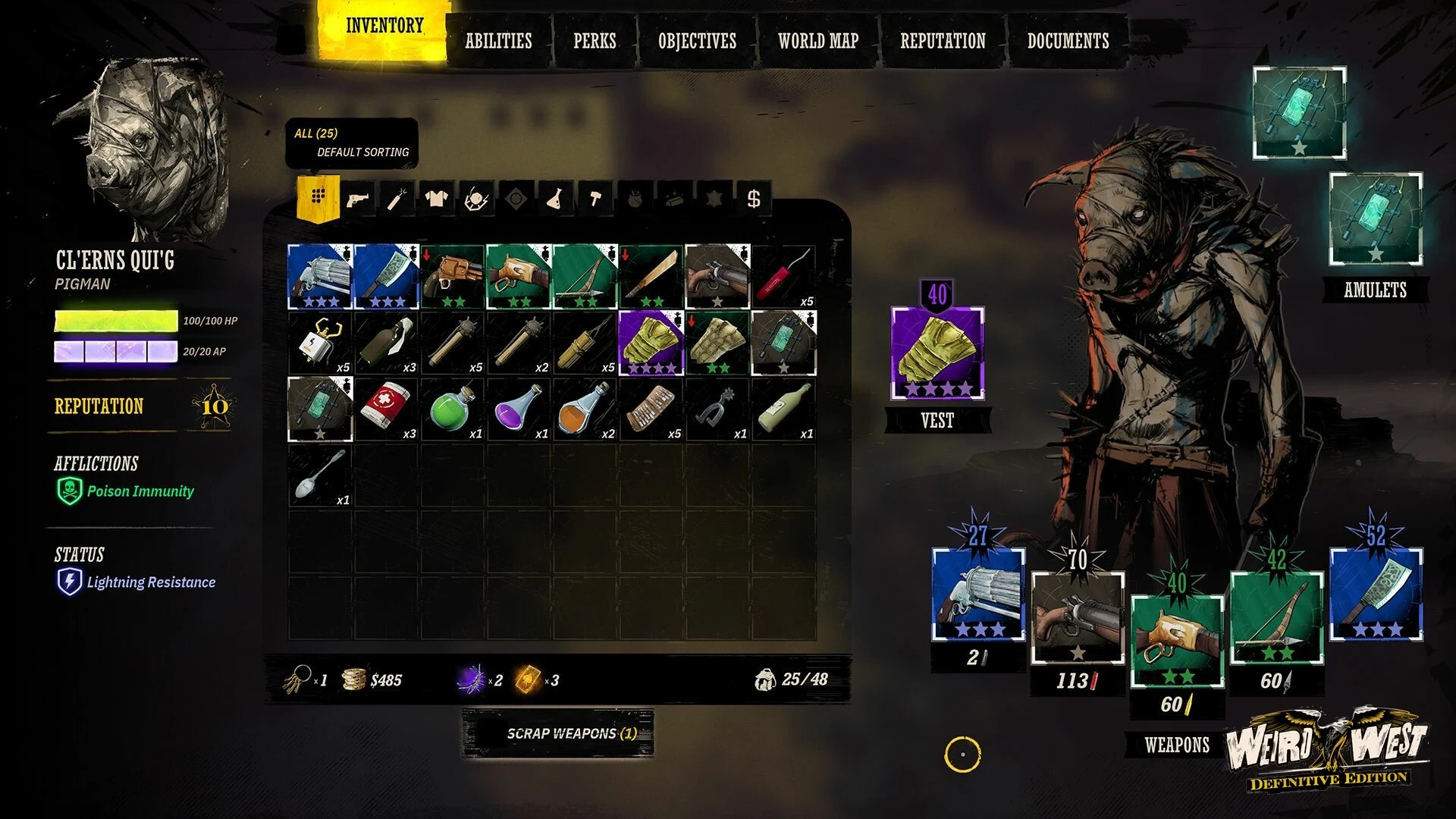Switch to the Reputation tab
The image size is (1456, 819).
click(x=943, y=41)
